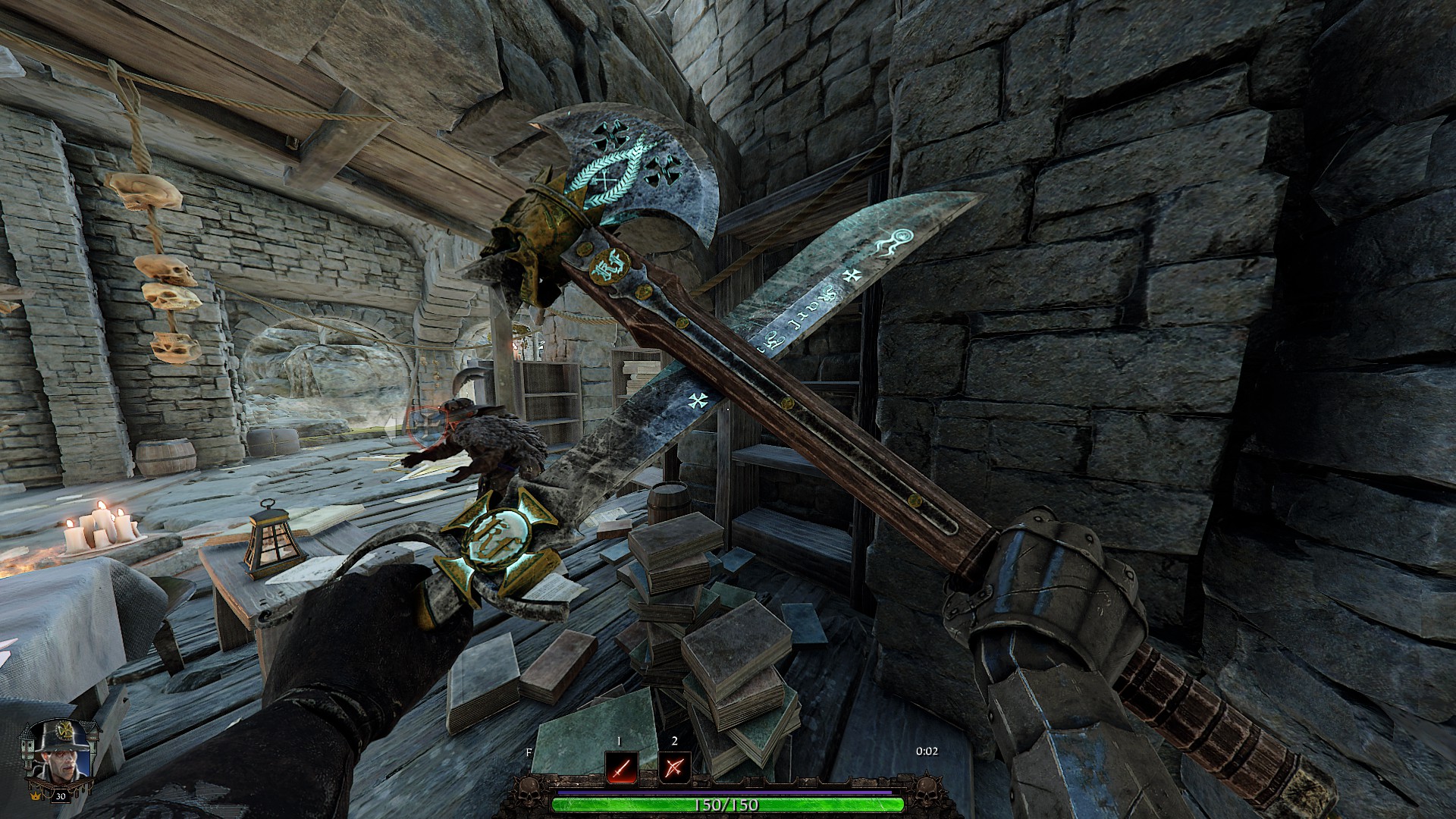
Task: Select the melee sword weapon slot
Action: (x=620, y=768)
